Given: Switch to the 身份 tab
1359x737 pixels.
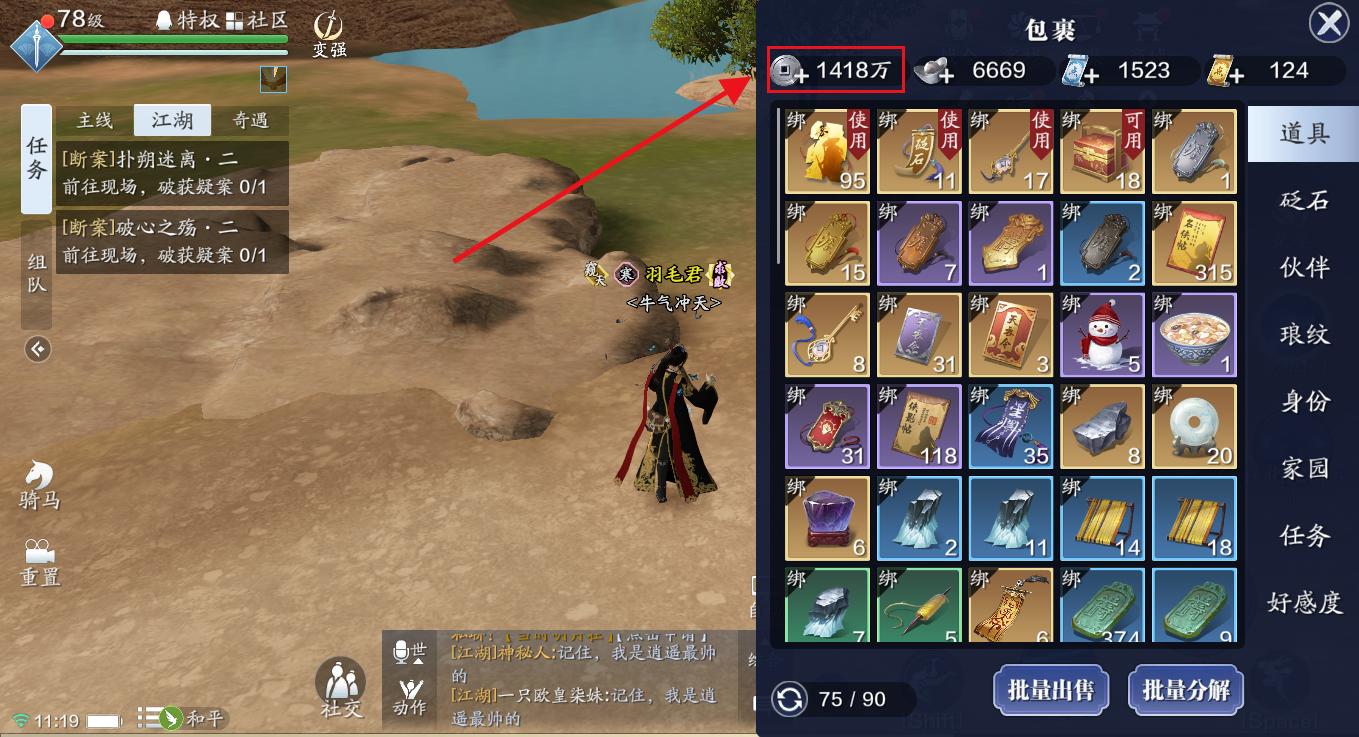Looking at the screenshot, I should [x=1304, y=401].
